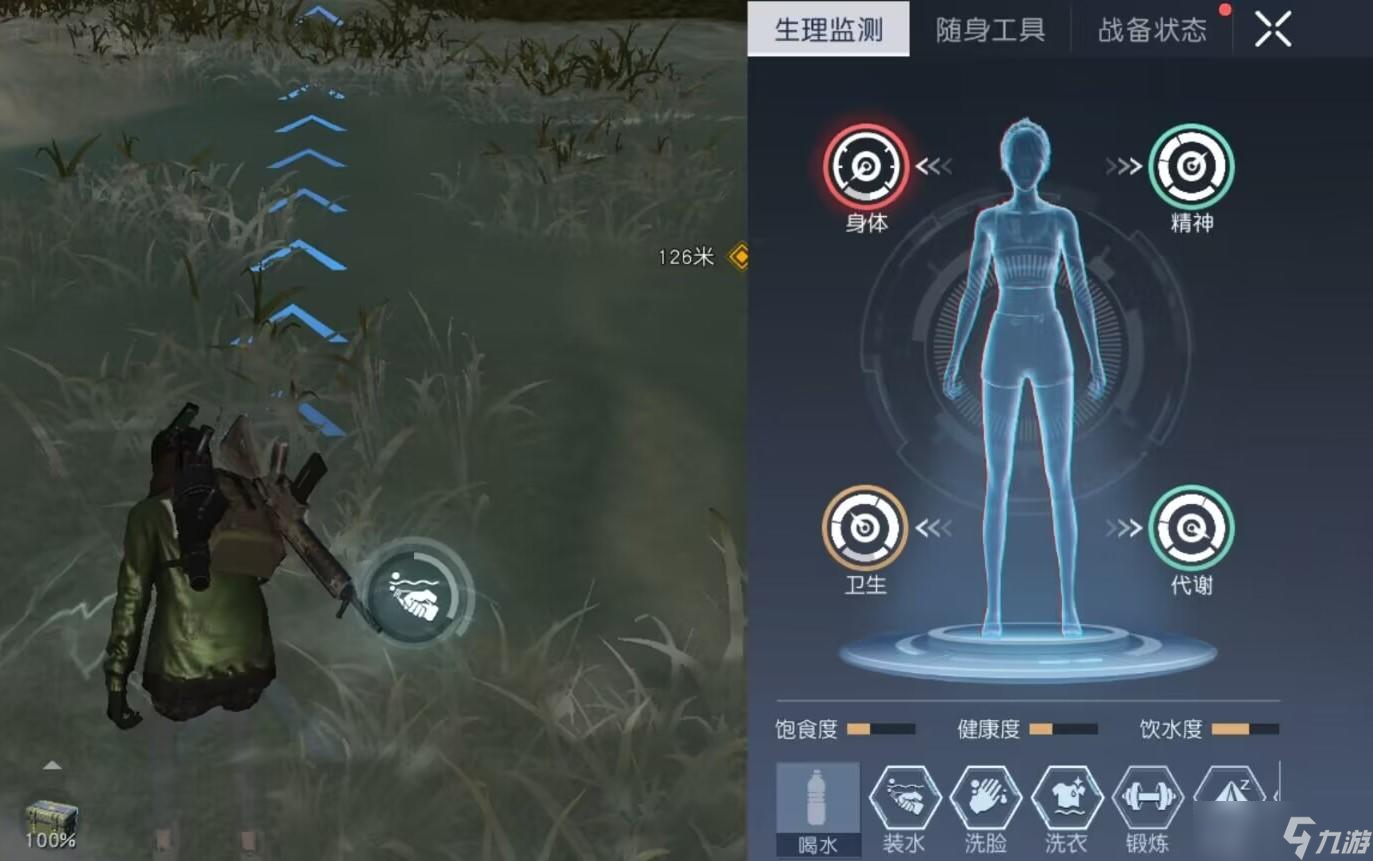This screenshot has width=1373, height=861.
Task: Click the 饱食度 fullness progress bar
Action: (879, 731)
